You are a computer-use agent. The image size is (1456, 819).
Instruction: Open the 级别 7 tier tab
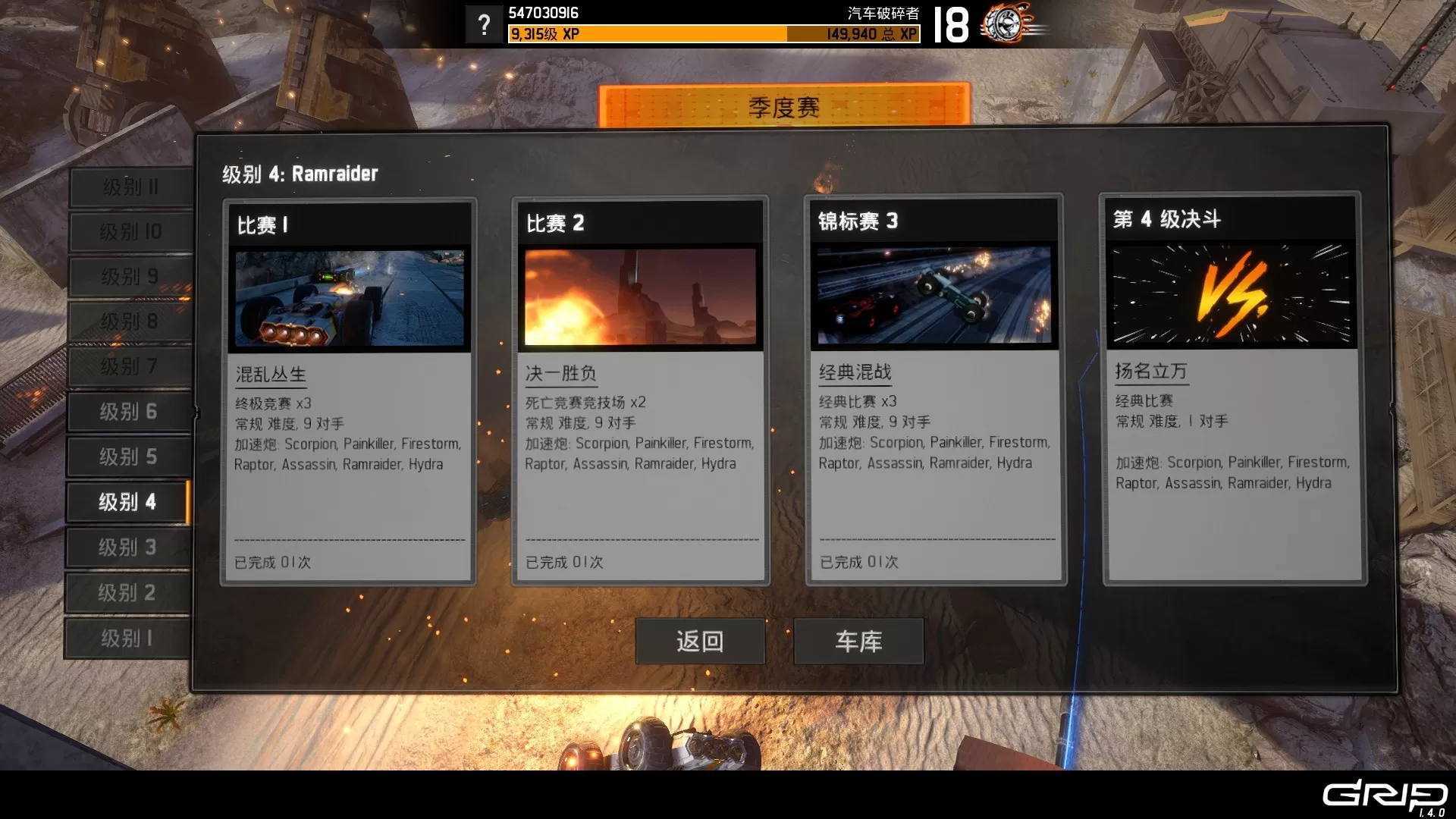(x=130, y=367)
